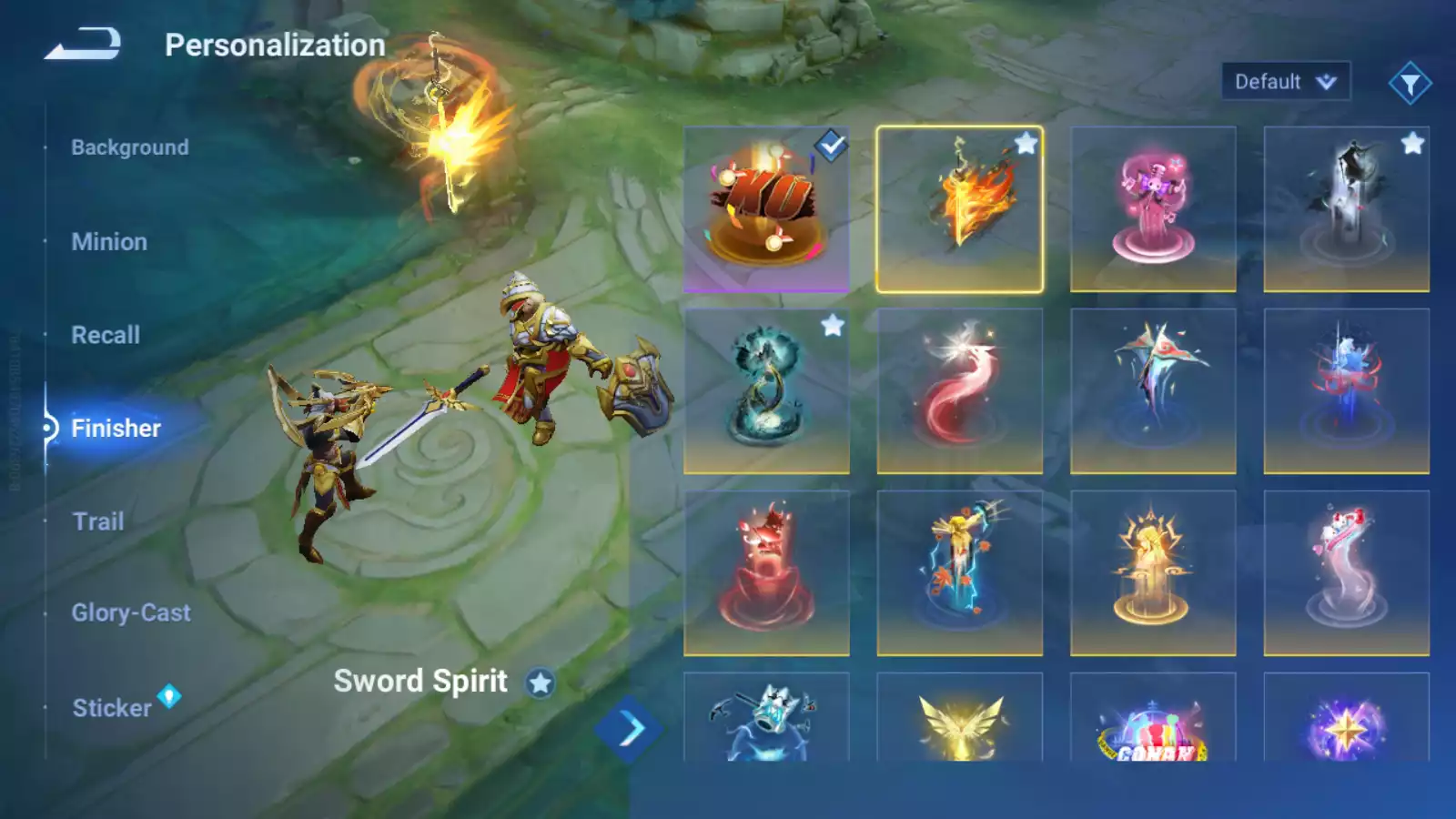Open the Default sort dropdown
Image resolution: width=1456 pixels, height=819 pixels.
[x=1285, y=82]
